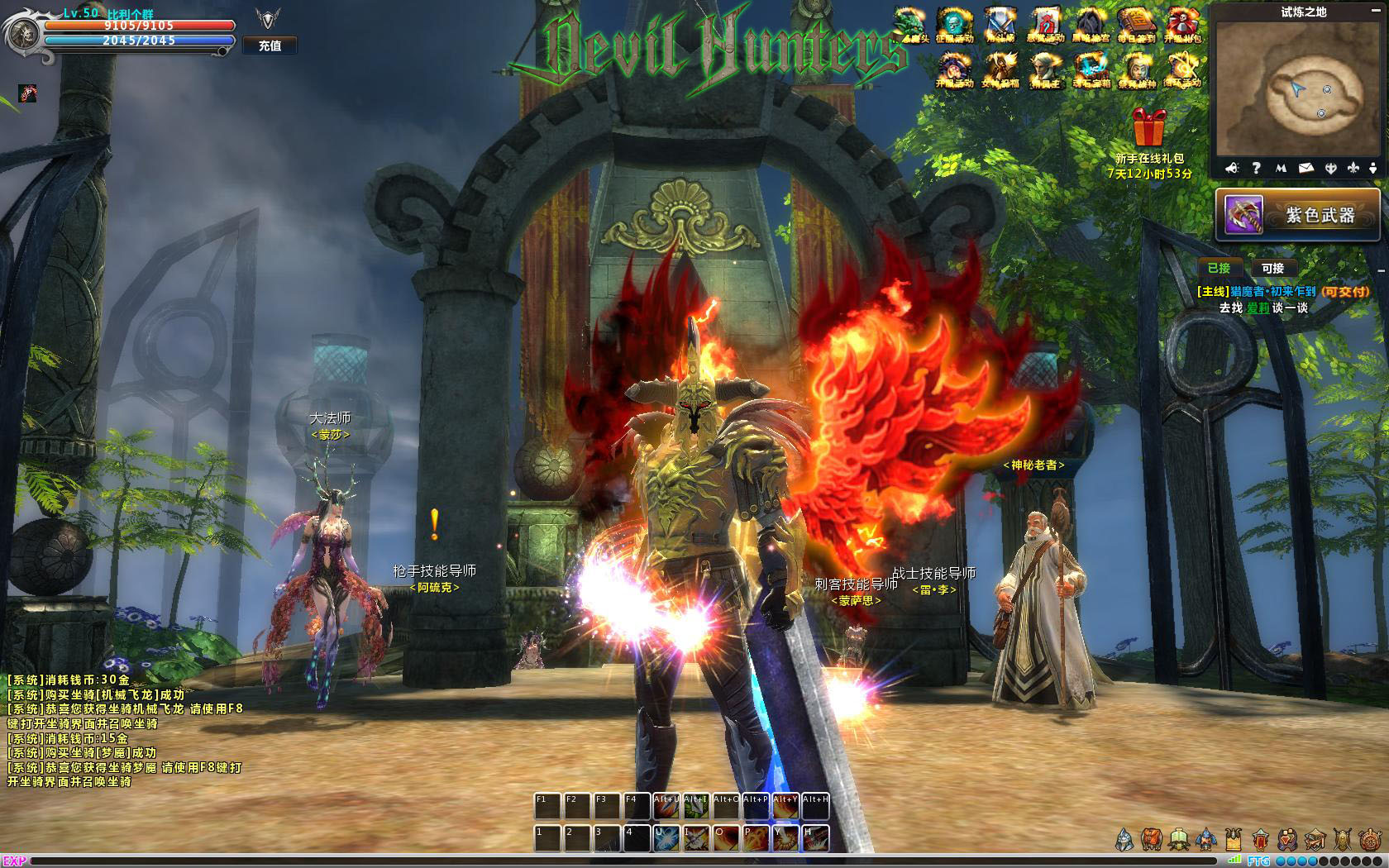Open the helmet character icon in bottom menu
1389x868 pixels.
coord(1124,840)
